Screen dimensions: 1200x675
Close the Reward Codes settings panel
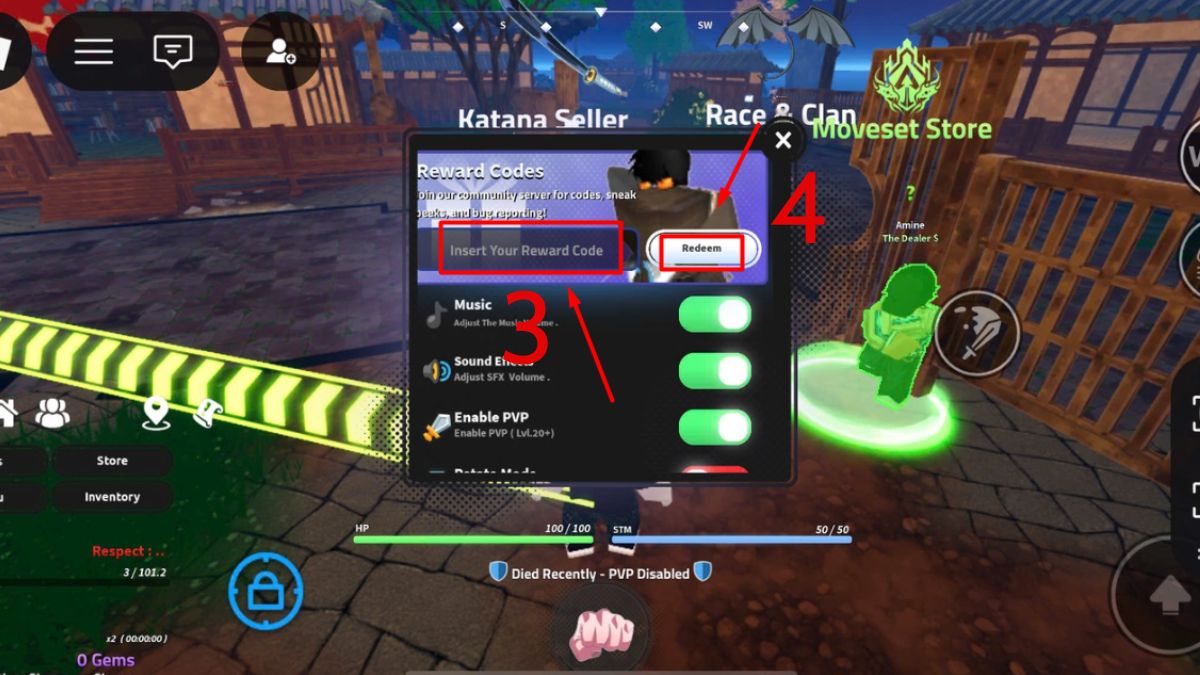point(783,141)
